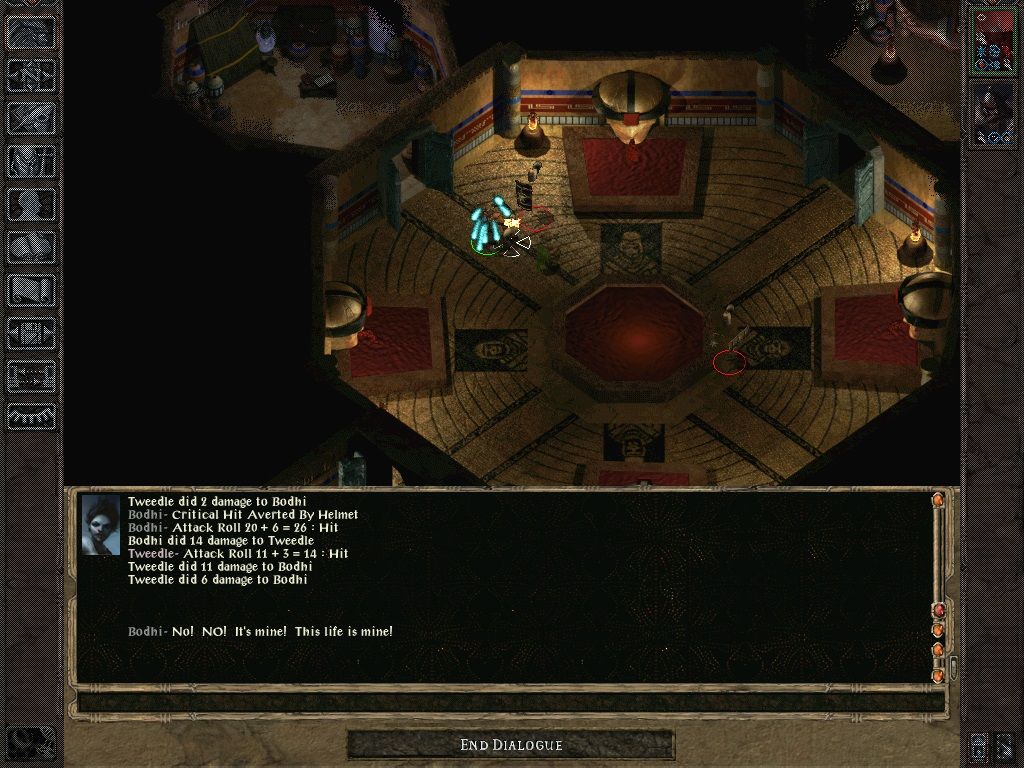Click the return-to-game sidebar button
Screen dimensions: 1024x768
31,32
